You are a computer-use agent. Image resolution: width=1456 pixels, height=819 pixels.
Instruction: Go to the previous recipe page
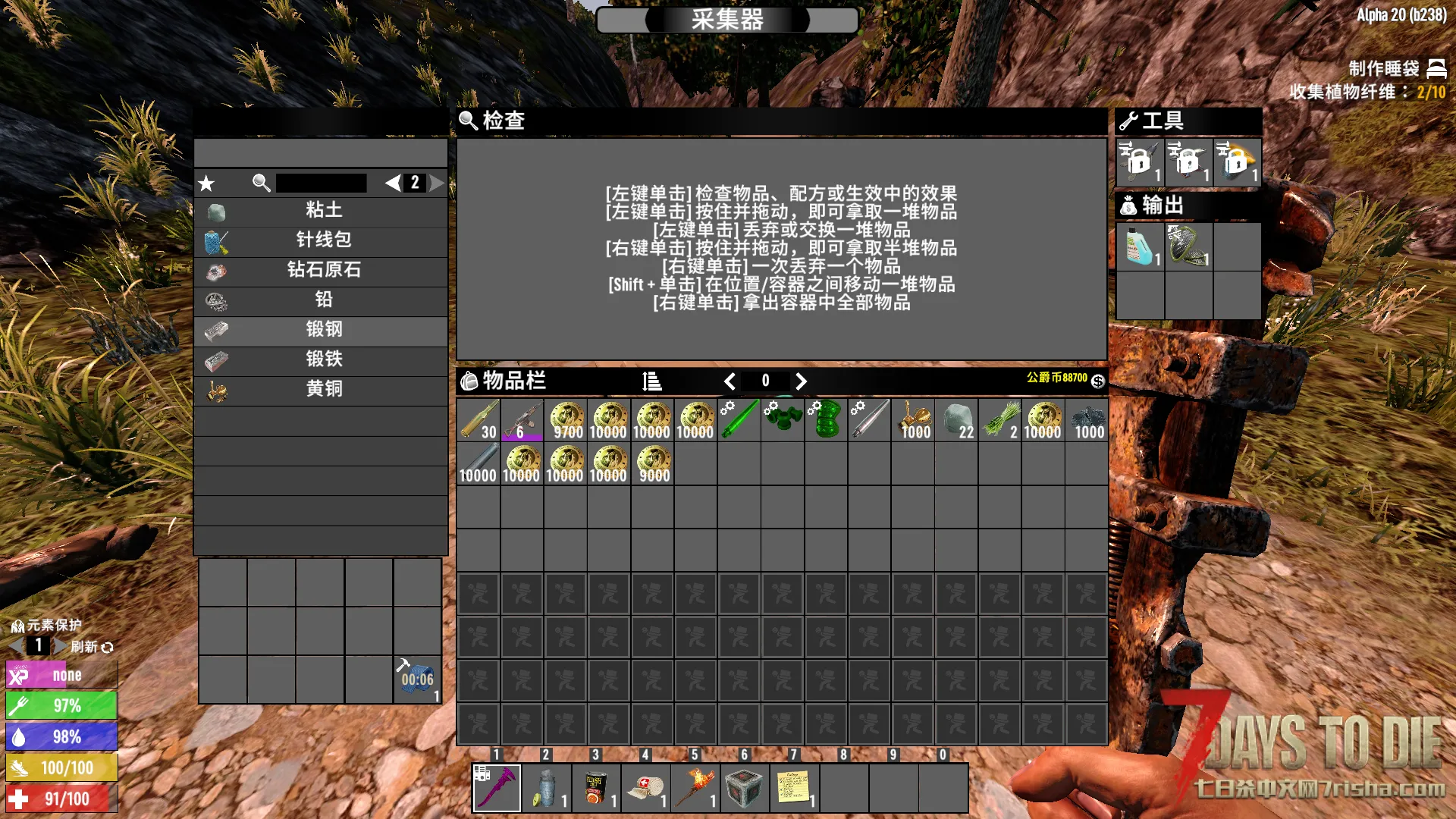click(392, 183)
